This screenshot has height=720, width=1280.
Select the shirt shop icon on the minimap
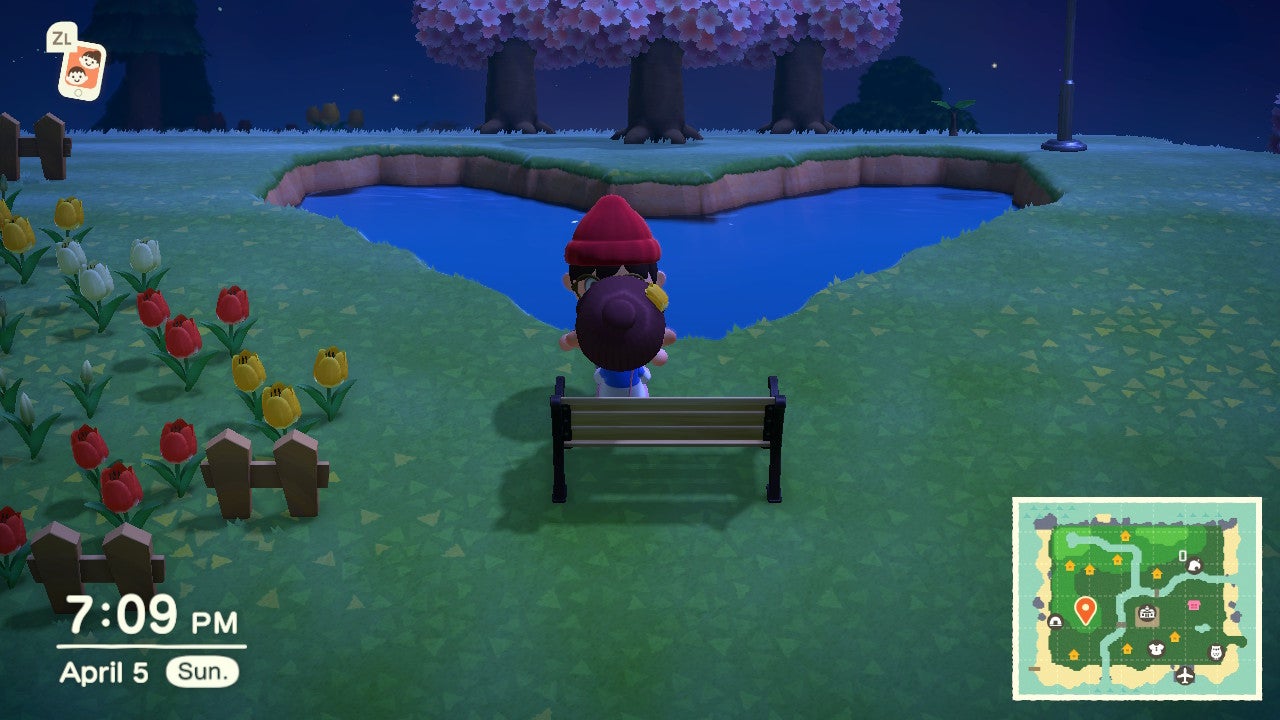pos(1155,648)
